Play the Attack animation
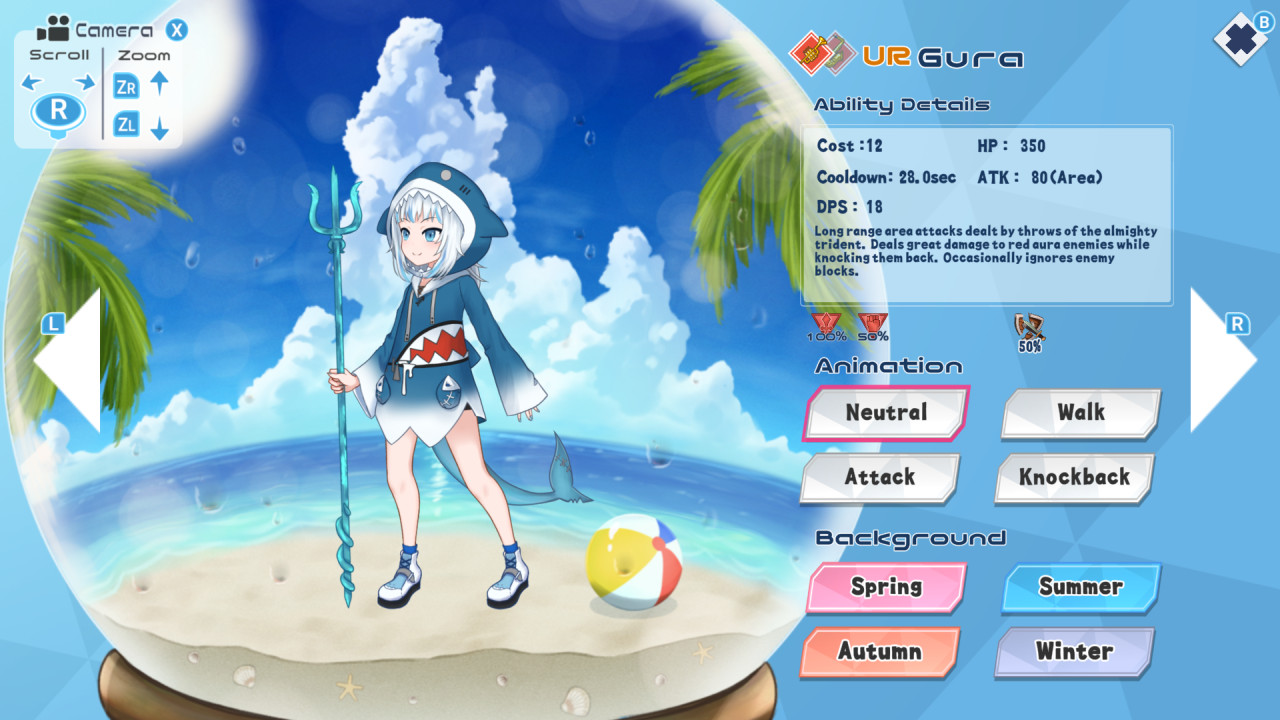 pos(878,478)
